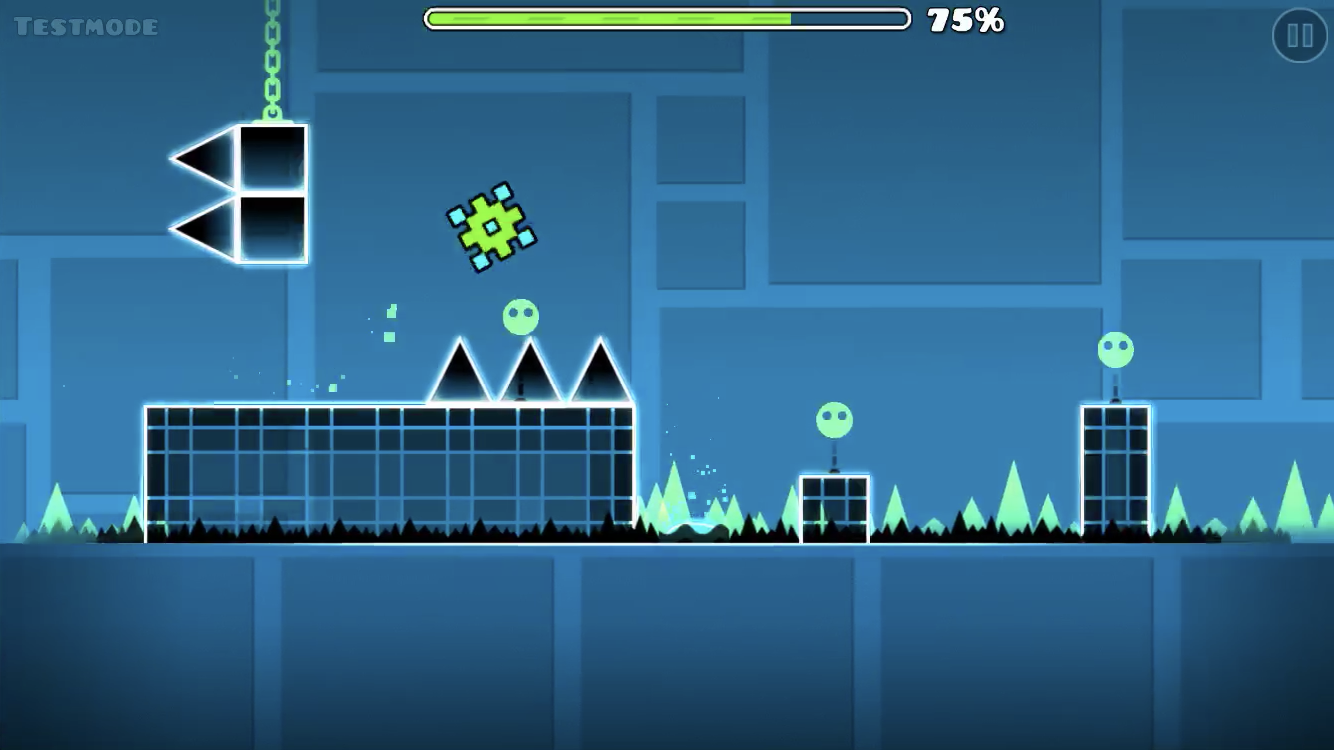
Task: Click the smiley monster above the triple spikes
Action: [519, 318]
